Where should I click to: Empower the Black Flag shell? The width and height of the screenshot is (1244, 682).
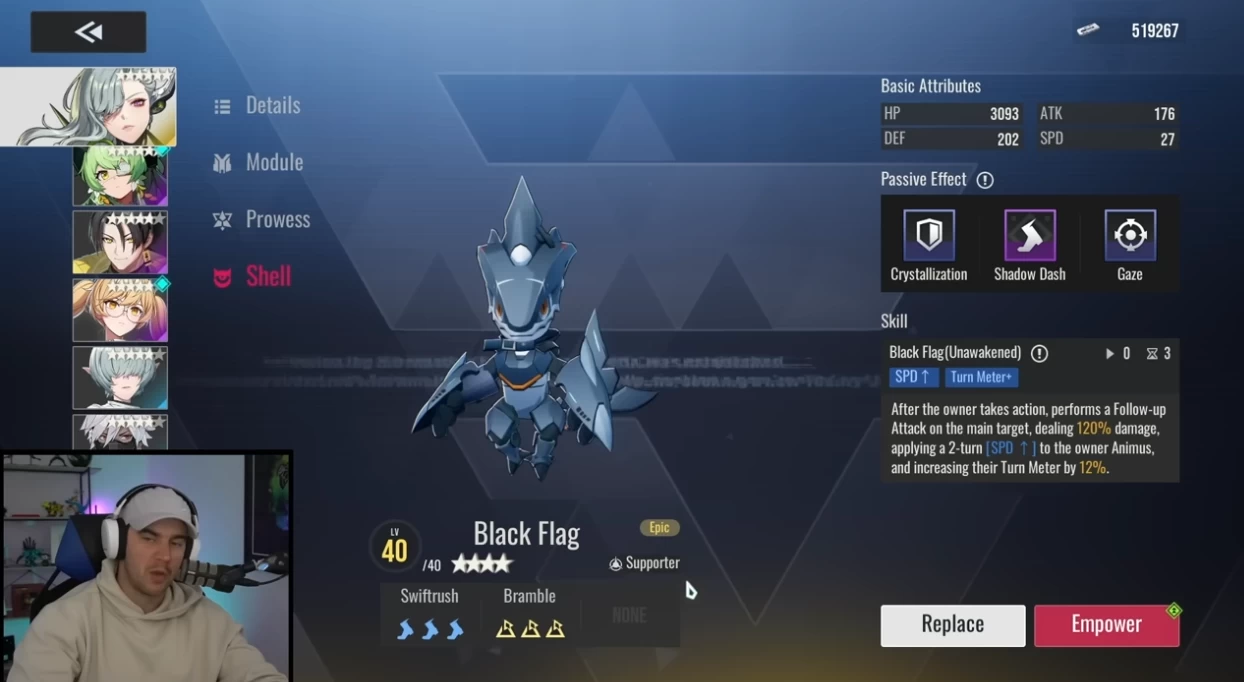(1106, 625)
